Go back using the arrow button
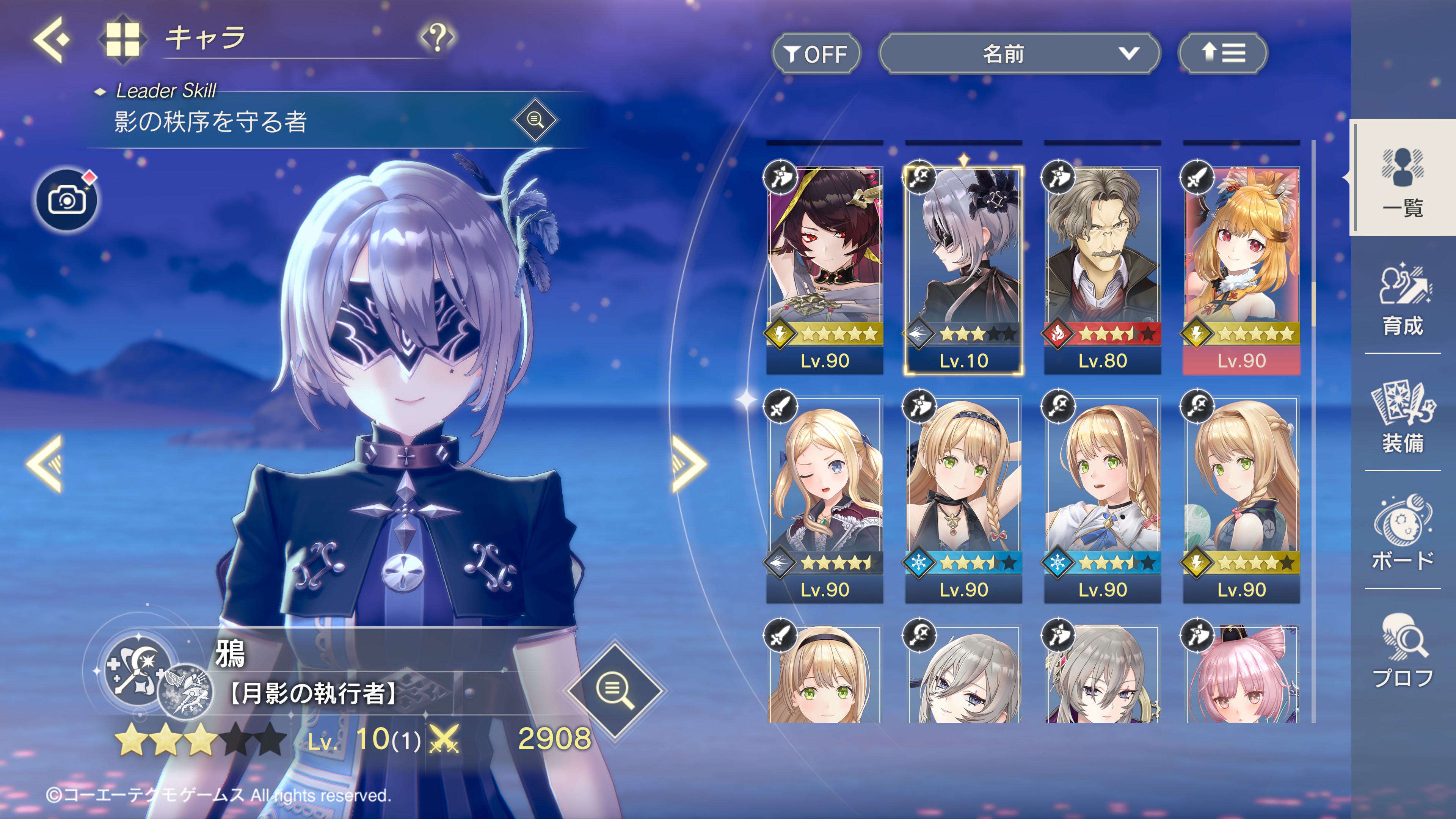Image resolution: width=1456 pixels, height=819 pixels. pyautogui.click(x=52, y=39)
